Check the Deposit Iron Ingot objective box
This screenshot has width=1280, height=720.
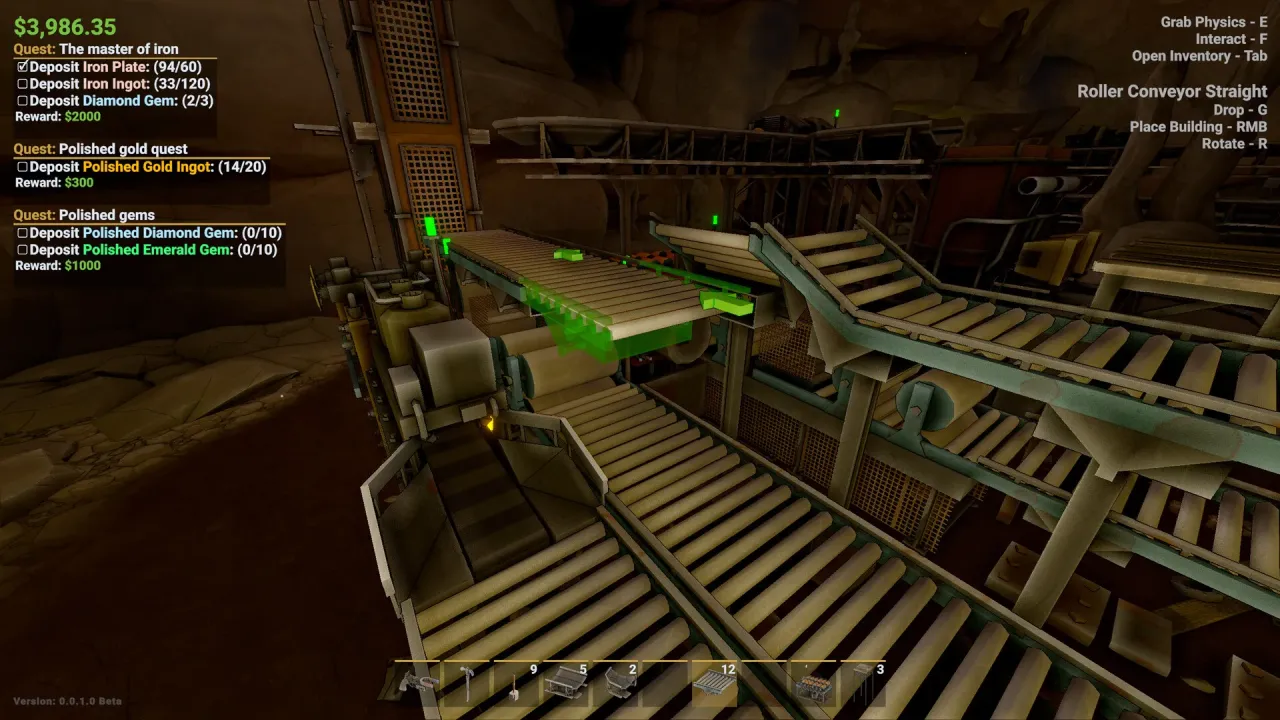click(x=22, y=83)
